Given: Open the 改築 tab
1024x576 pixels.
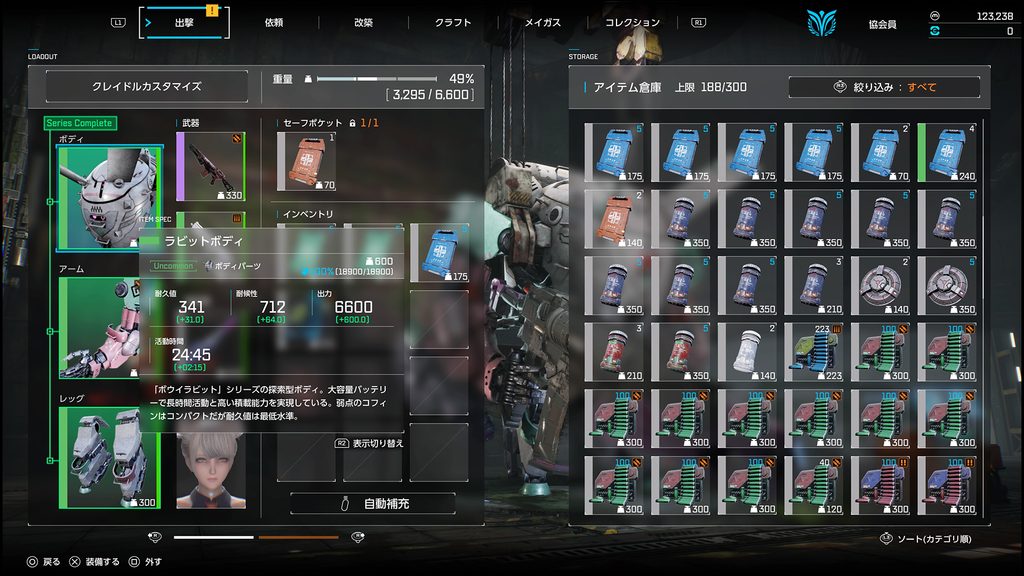Looking at the screenshot, I should (x=363, y=22).
